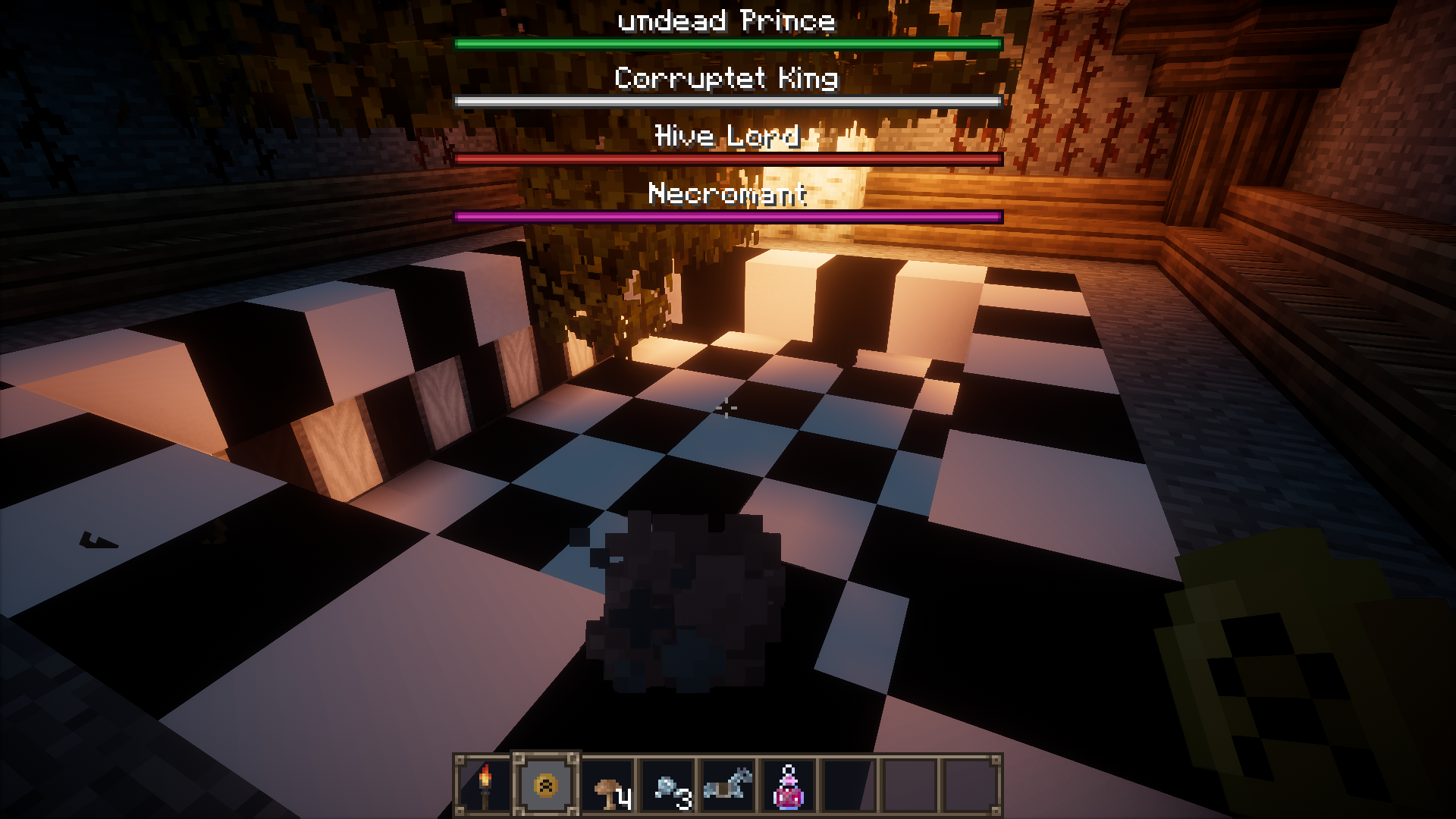Click the Corruptet King boss name label

[x=726, y=79]
